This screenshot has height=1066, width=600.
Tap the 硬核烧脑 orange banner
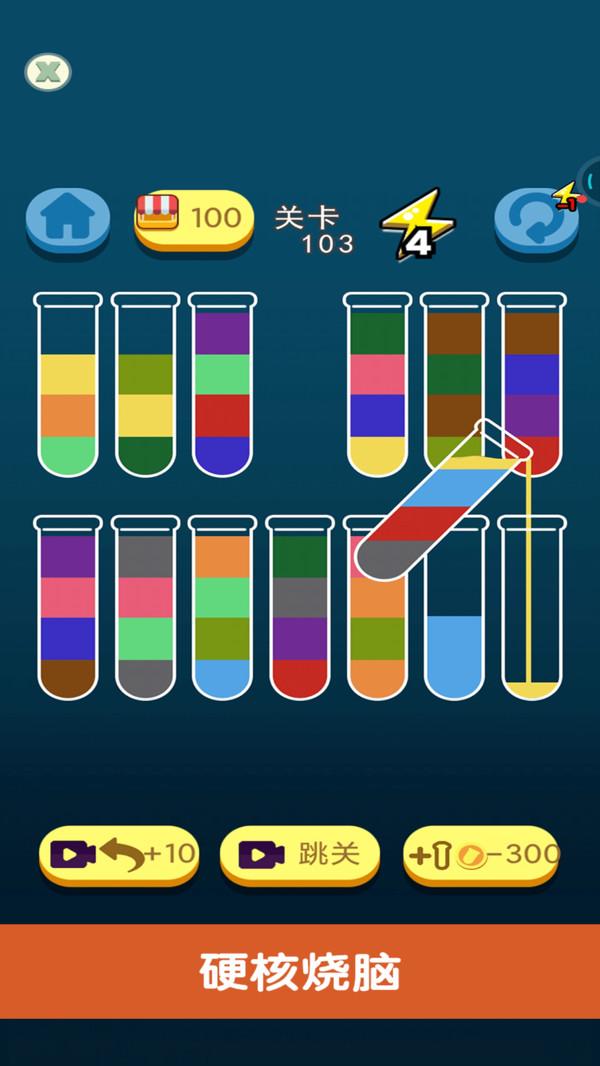pyautogui.click(x=300, y=972)
